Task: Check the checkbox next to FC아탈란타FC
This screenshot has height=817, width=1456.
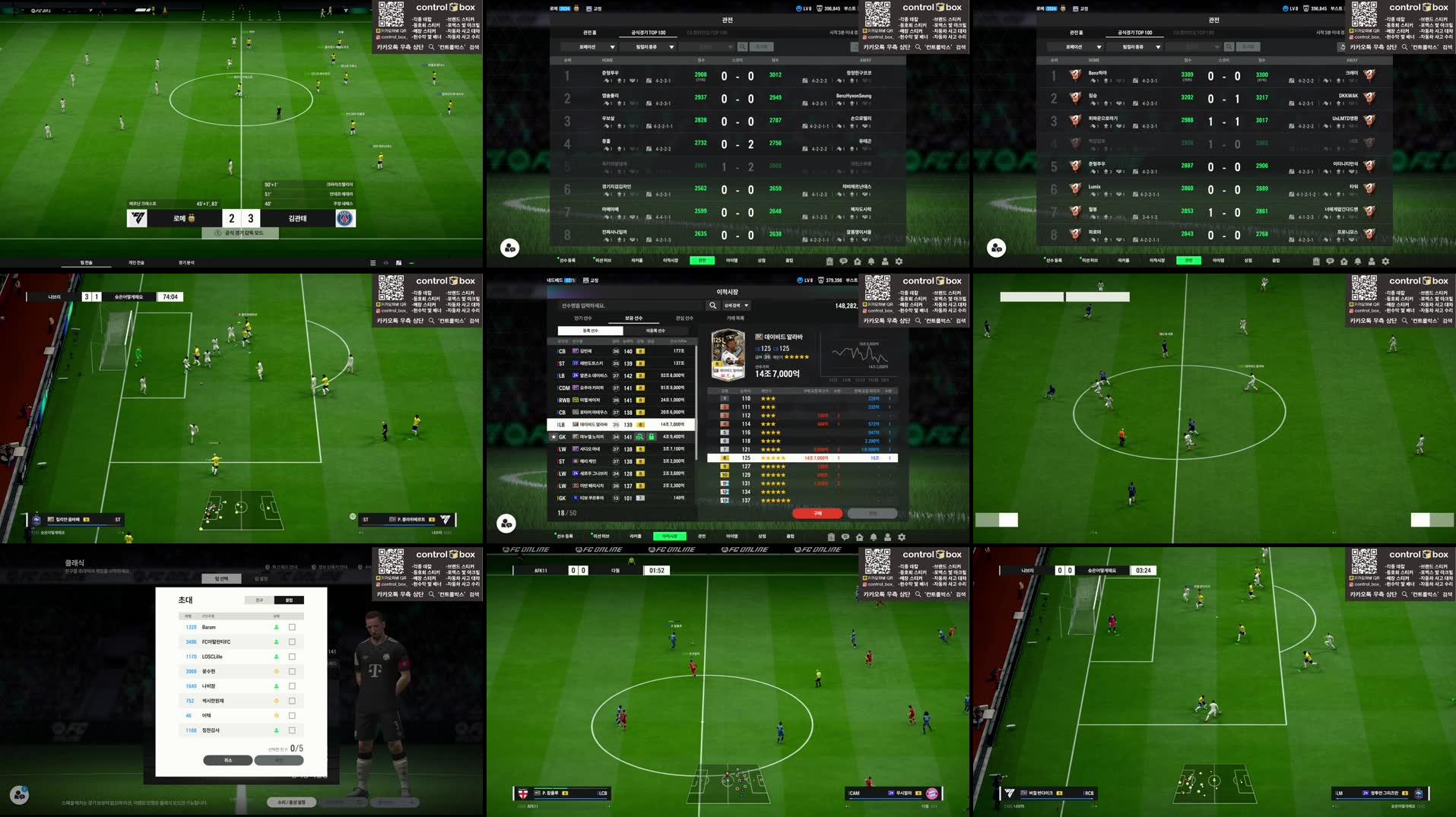Action: pyautogui.click(x=292, y=641)
